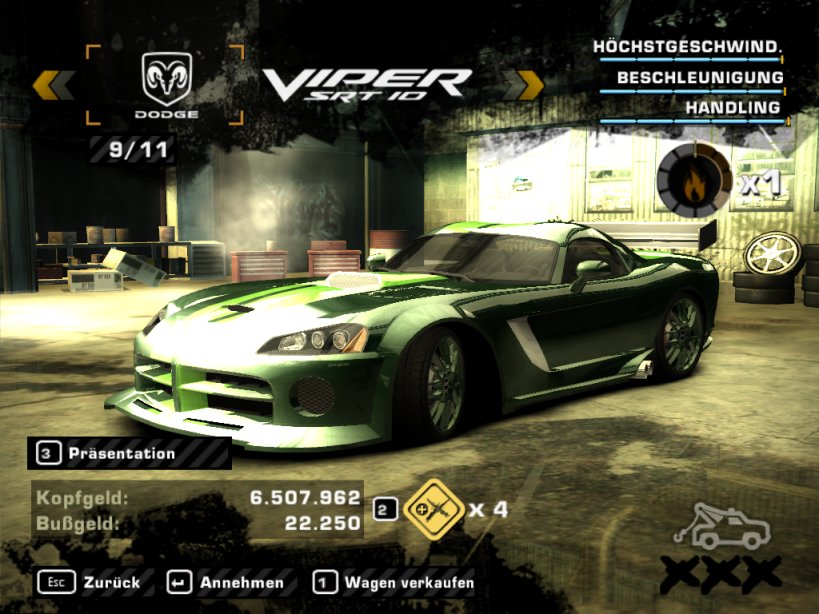The height and width of the screenshot is (614, 819).
Task: Confirm the car with Annehmen
Action: [x=226, y=582]
